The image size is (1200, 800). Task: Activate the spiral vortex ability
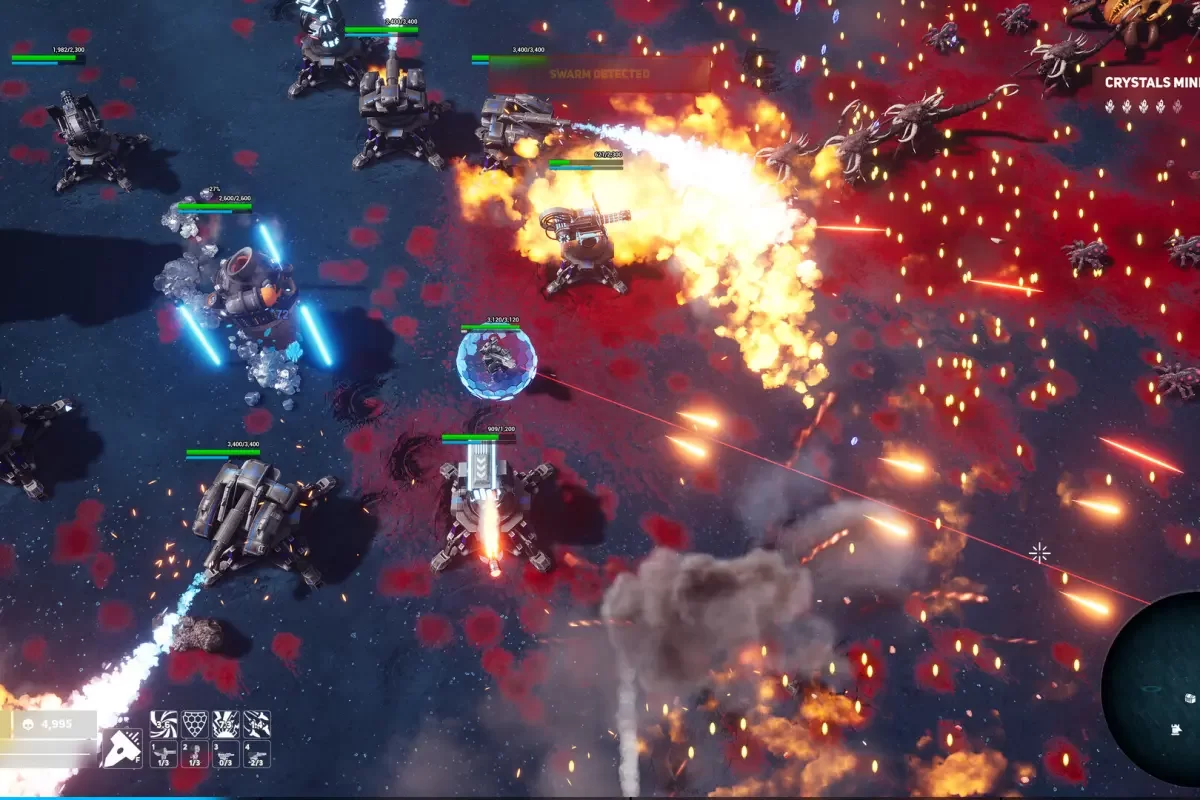pyautogui.click(x=164, y=724)
